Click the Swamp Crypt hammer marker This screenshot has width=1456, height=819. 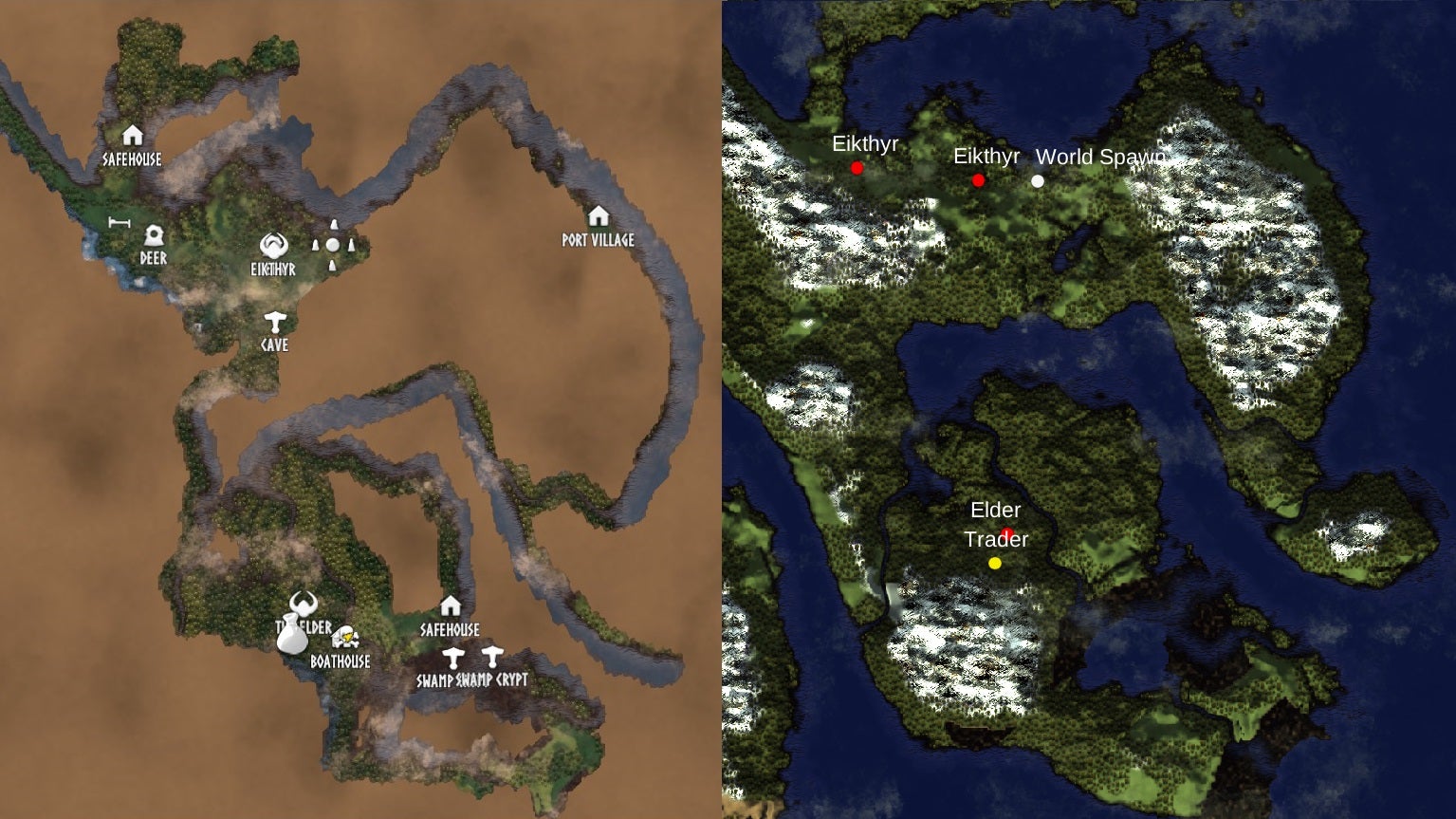(x=492, y=656)
